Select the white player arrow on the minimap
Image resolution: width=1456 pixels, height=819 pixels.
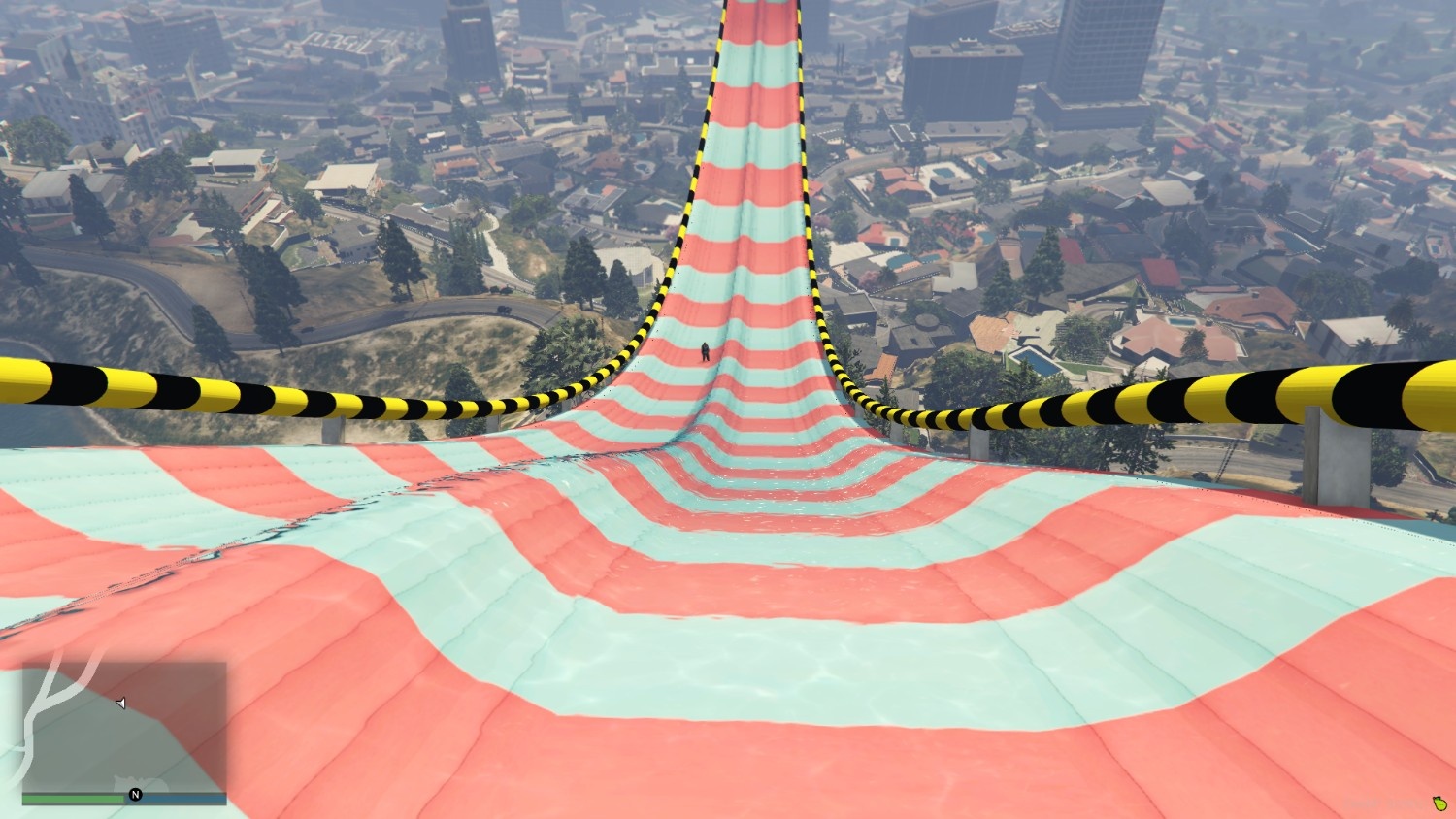click(x=121, y=703)
